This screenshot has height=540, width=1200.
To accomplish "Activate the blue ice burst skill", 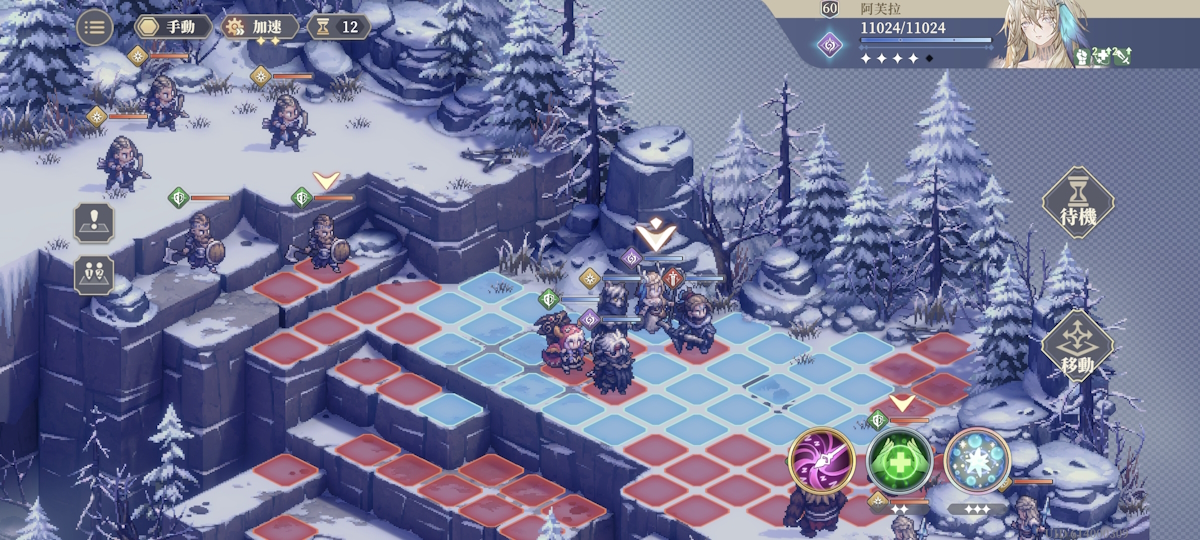I will [977, 461].
